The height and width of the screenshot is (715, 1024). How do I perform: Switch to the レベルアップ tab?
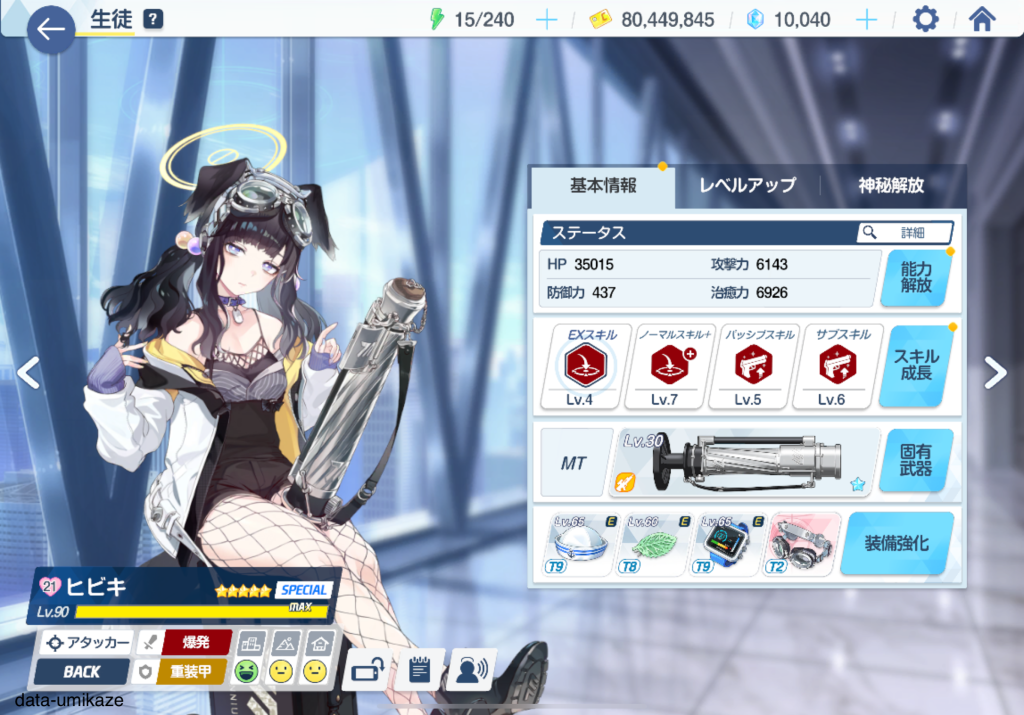coord(747,185)
